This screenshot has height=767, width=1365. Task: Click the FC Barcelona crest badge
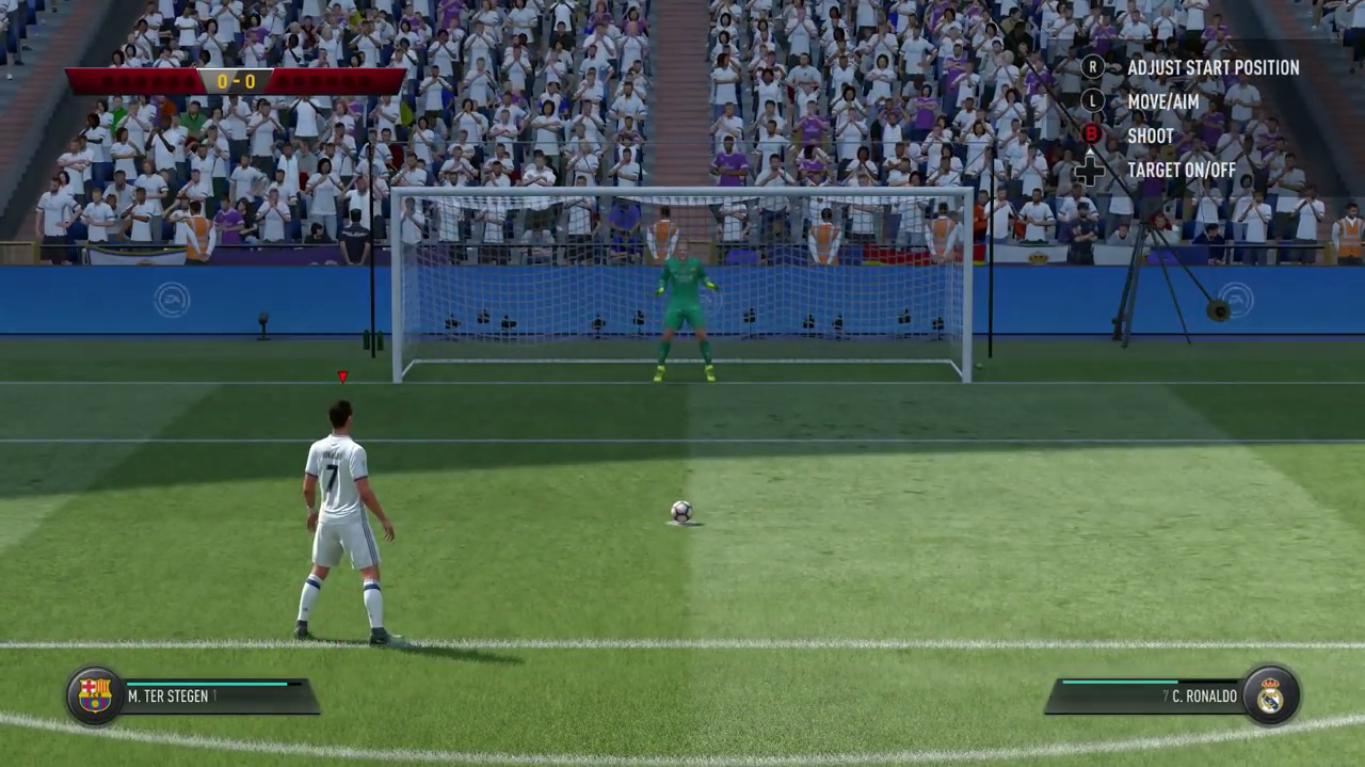tap(95, 695)
